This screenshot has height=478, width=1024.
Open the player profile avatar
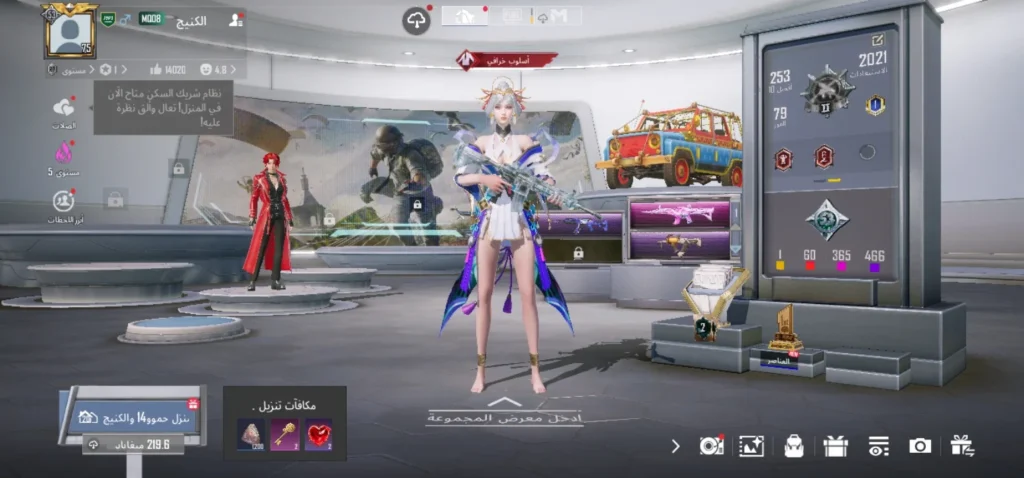pos(69,31)
